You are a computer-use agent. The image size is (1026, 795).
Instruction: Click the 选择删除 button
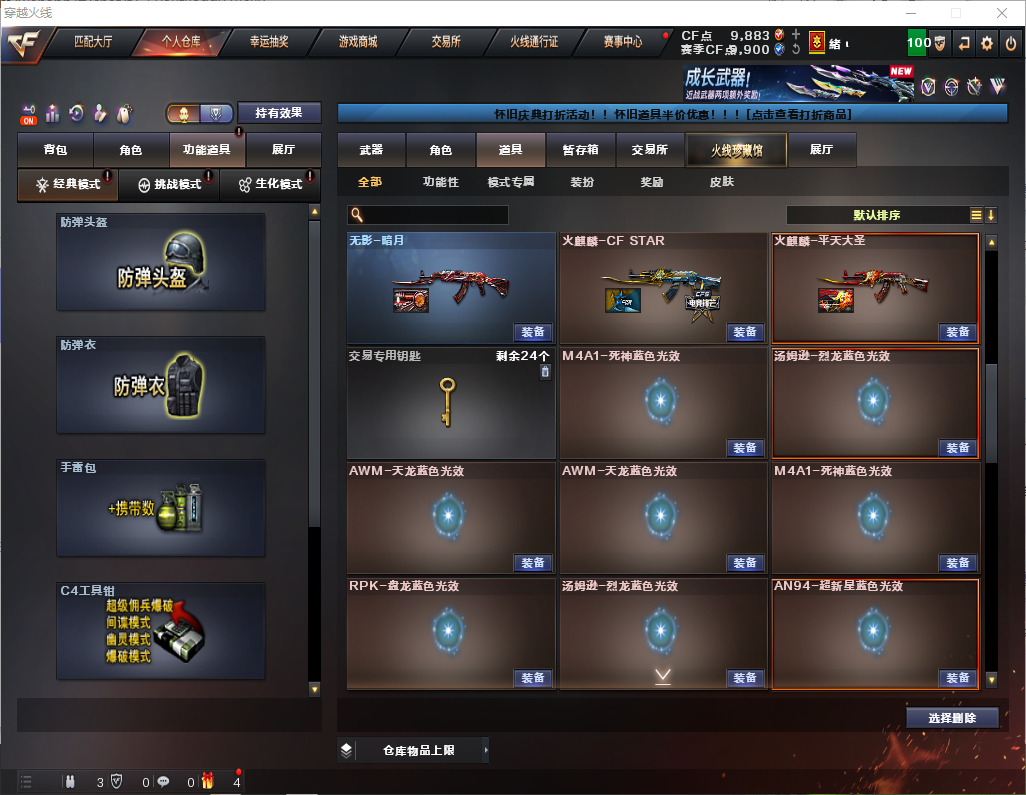click(951, 718)
